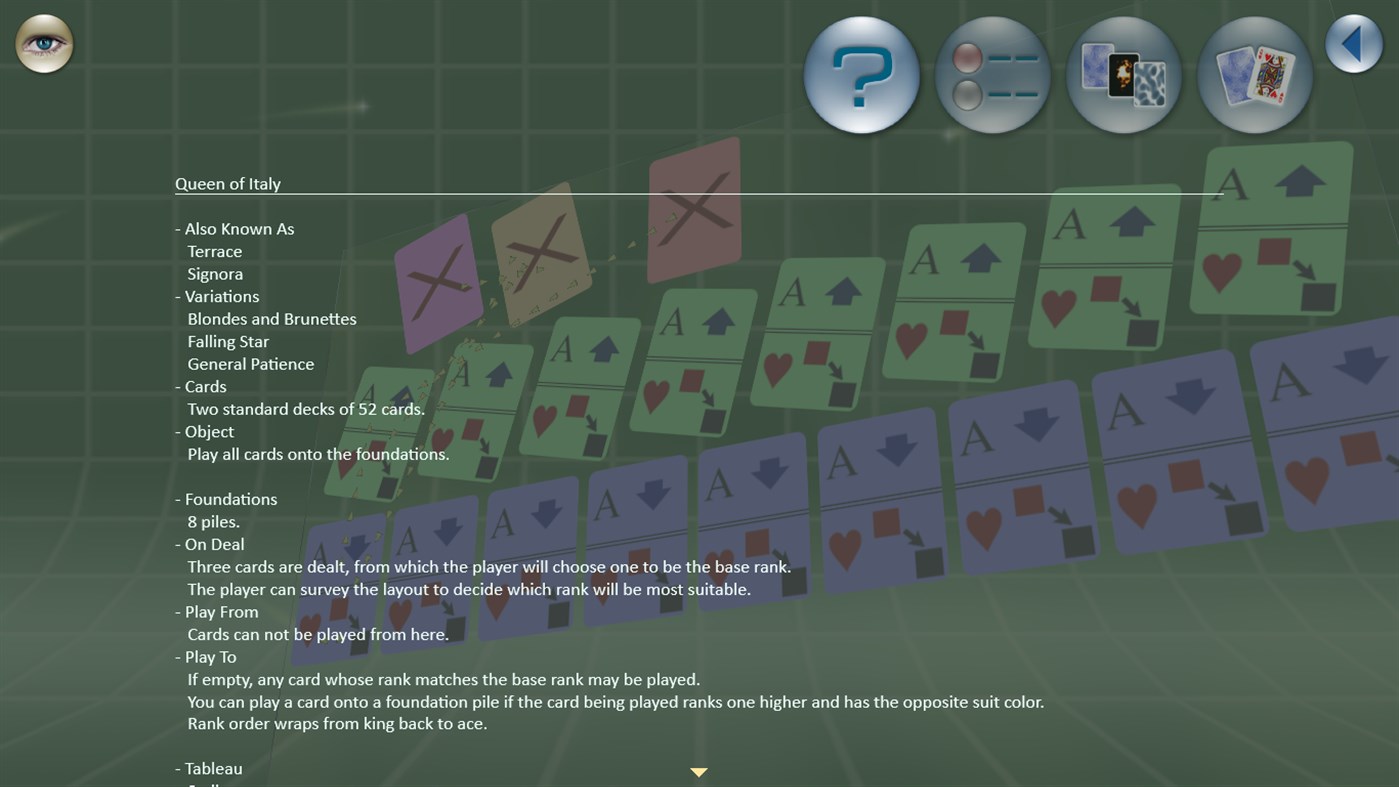Open the Blondes and Brunettes variation
Image resolution: width=1399 pixels, height=787 pixels.
click(271, 318)
